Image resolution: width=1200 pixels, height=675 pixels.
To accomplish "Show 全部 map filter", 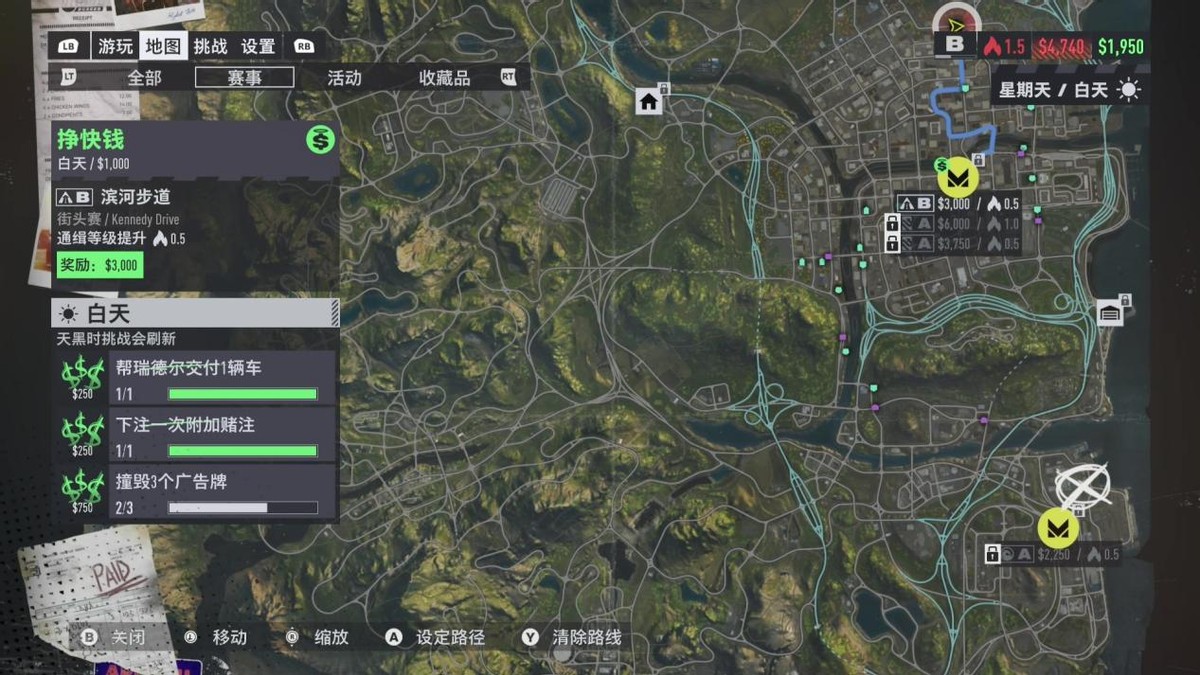I will (x=144, y=77).
